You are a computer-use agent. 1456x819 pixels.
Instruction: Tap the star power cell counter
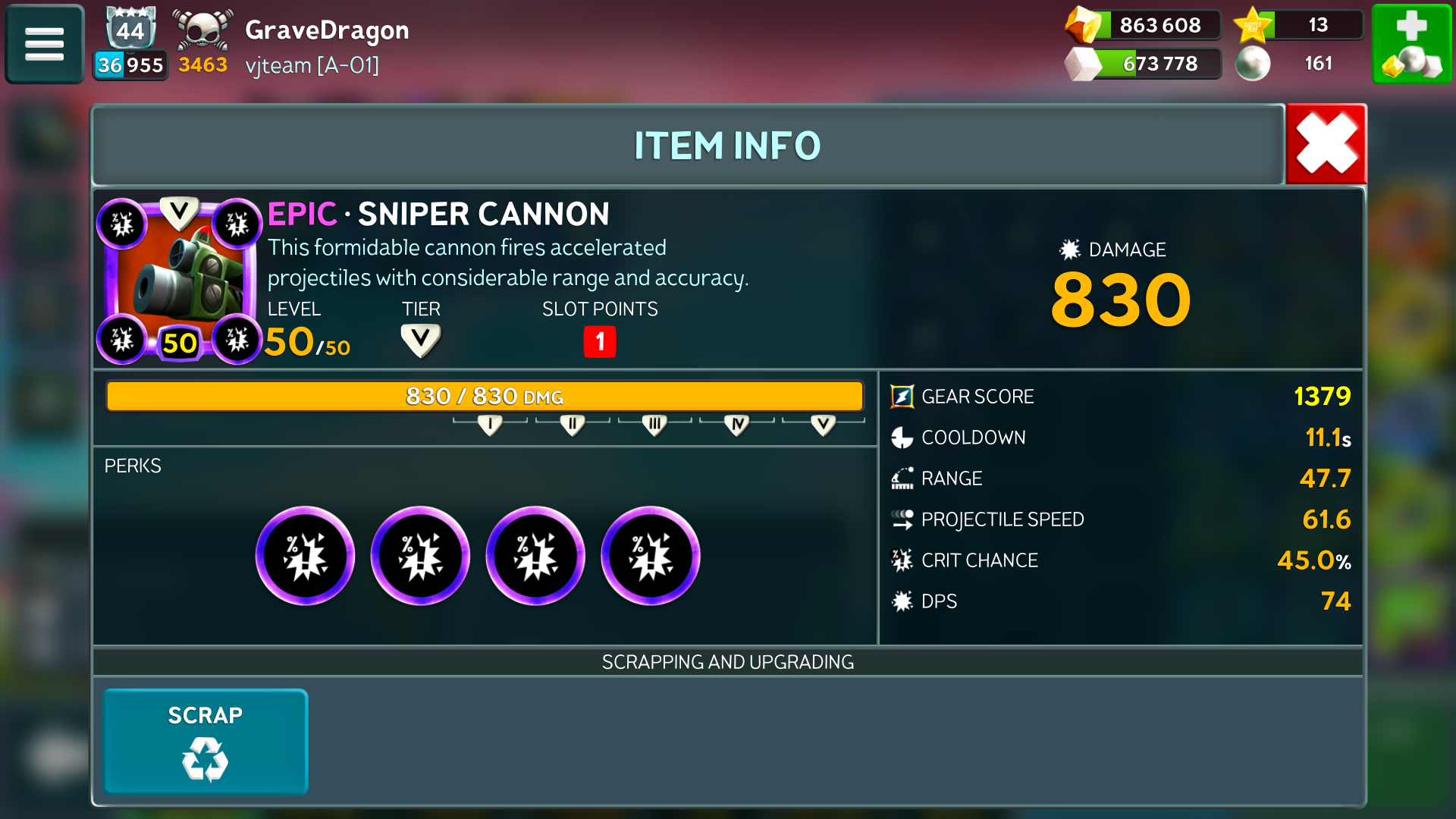(x=1298, y=25)
